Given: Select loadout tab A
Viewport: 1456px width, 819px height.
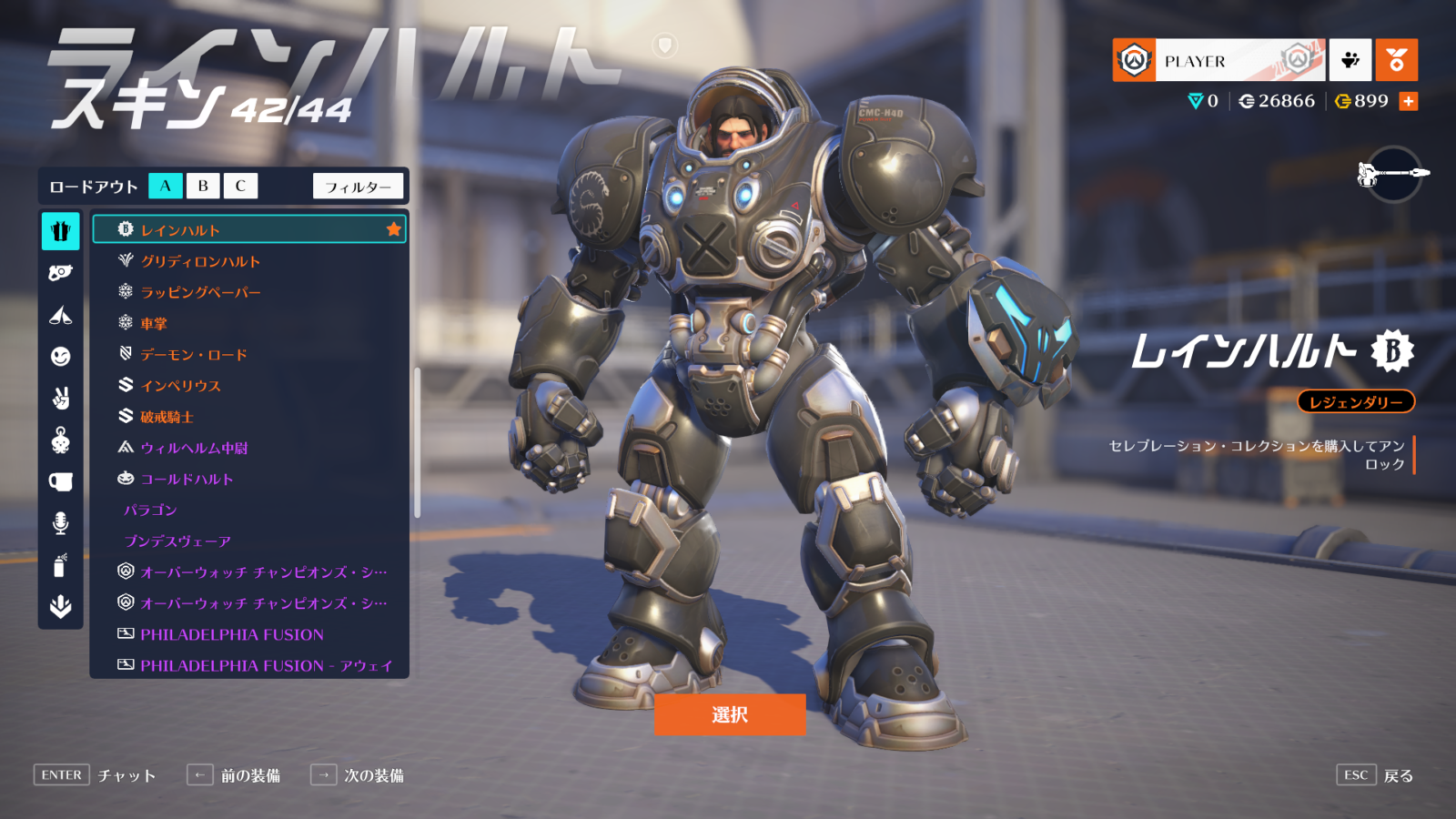Looking at the screenshot, I should coord(165,186).
